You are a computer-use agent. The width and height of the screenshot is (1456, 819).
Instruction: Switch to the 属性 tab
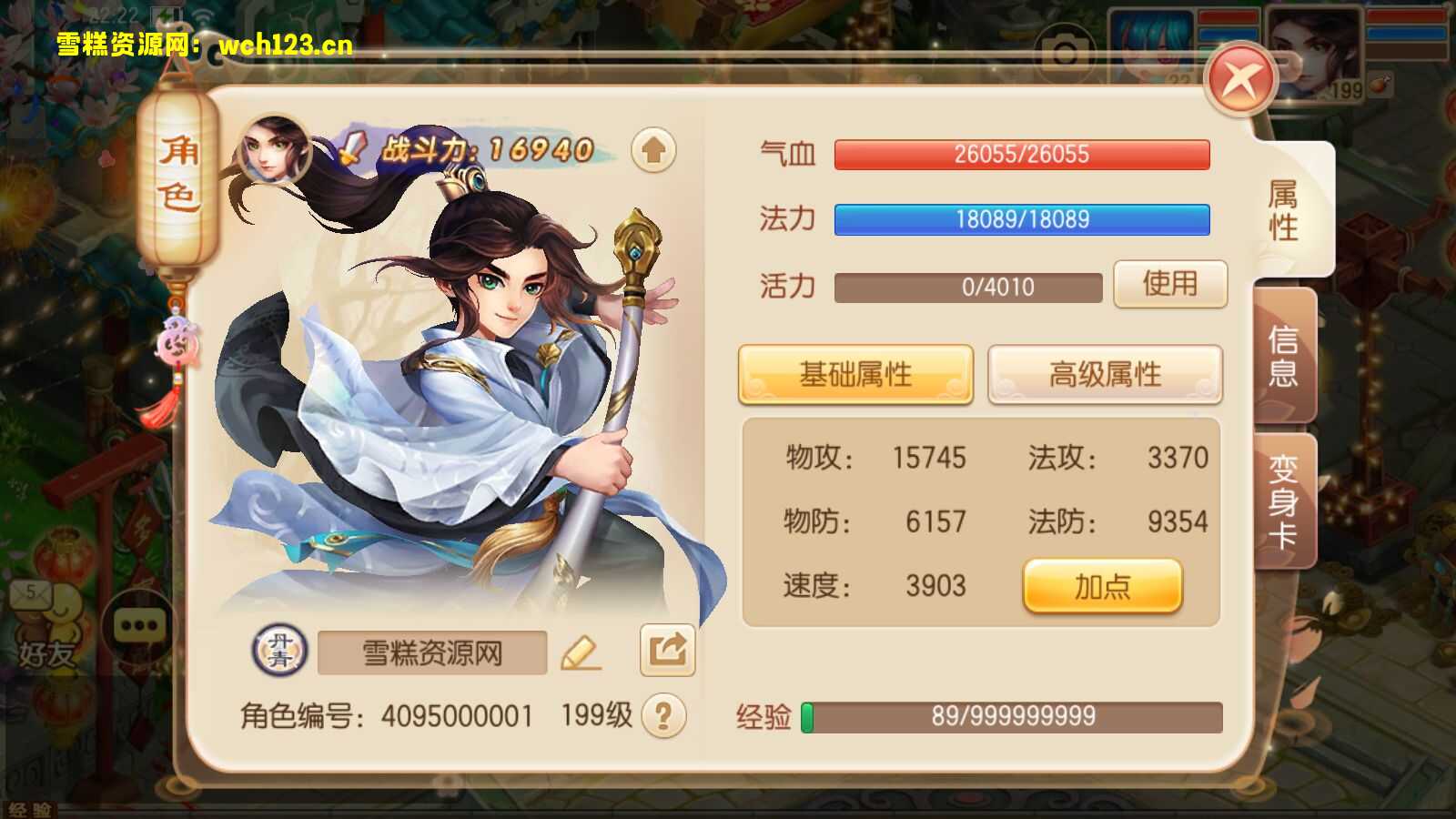[x=1283, y=209]
